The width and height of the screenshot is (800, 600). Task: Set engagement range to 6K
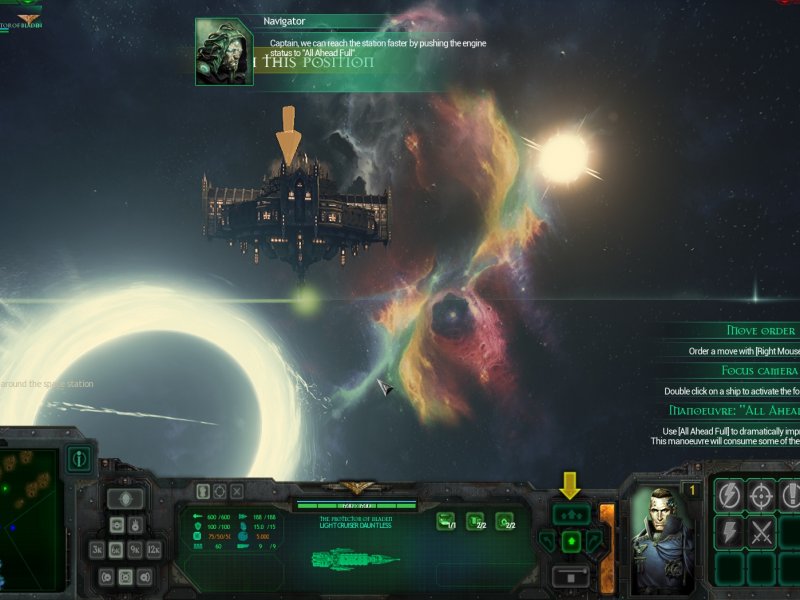click(x=115, y=549)
